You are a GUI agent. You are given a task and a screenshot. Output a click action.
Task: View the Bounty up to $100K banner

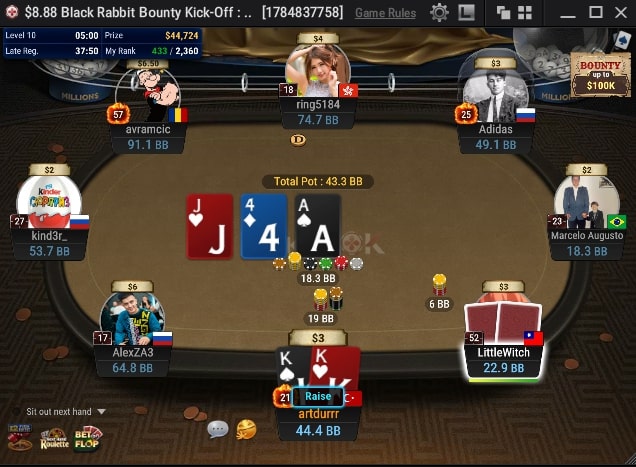(600, 75)
